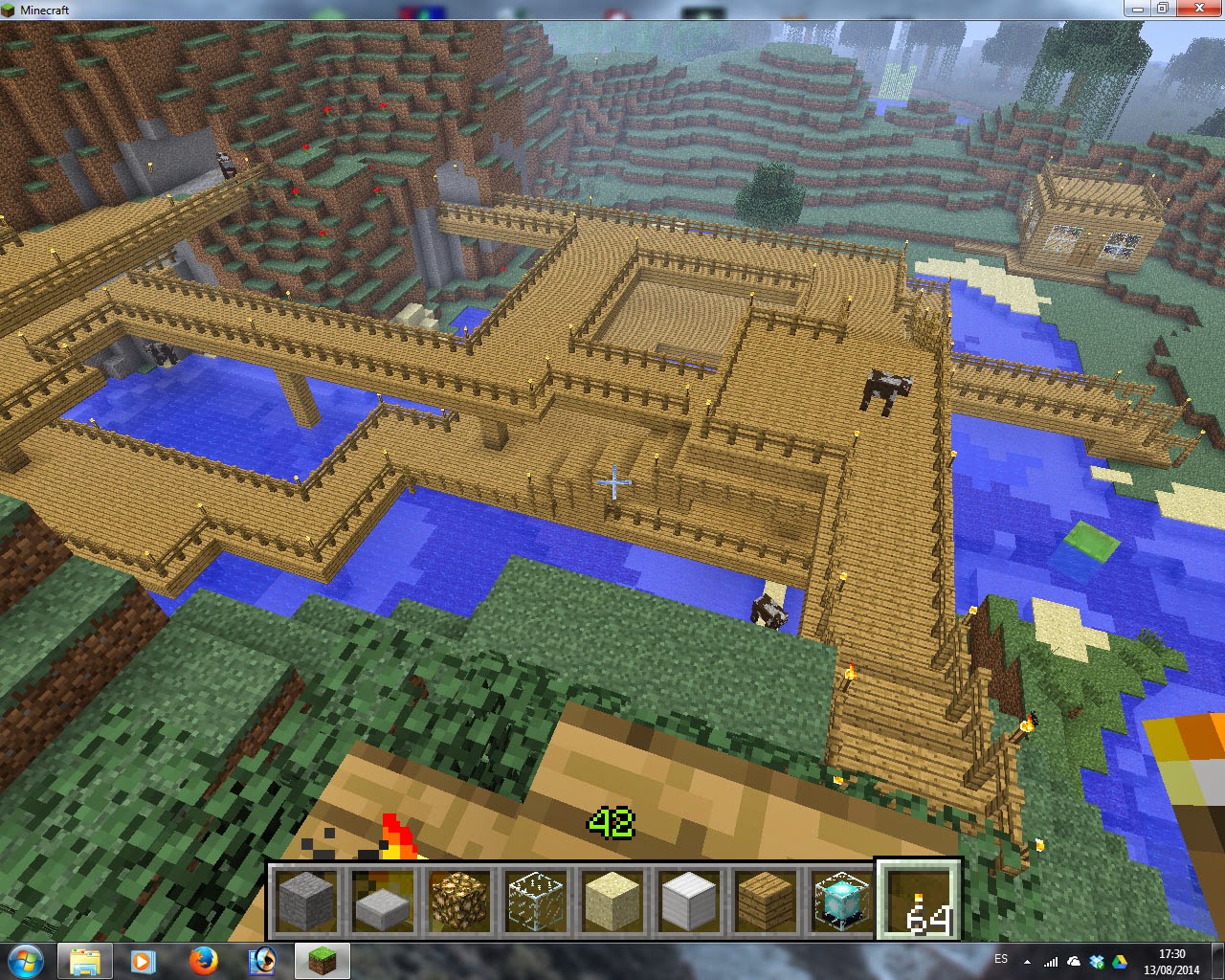
Task: Expand the hidden system tray icons
Action: pos(1027,960)
